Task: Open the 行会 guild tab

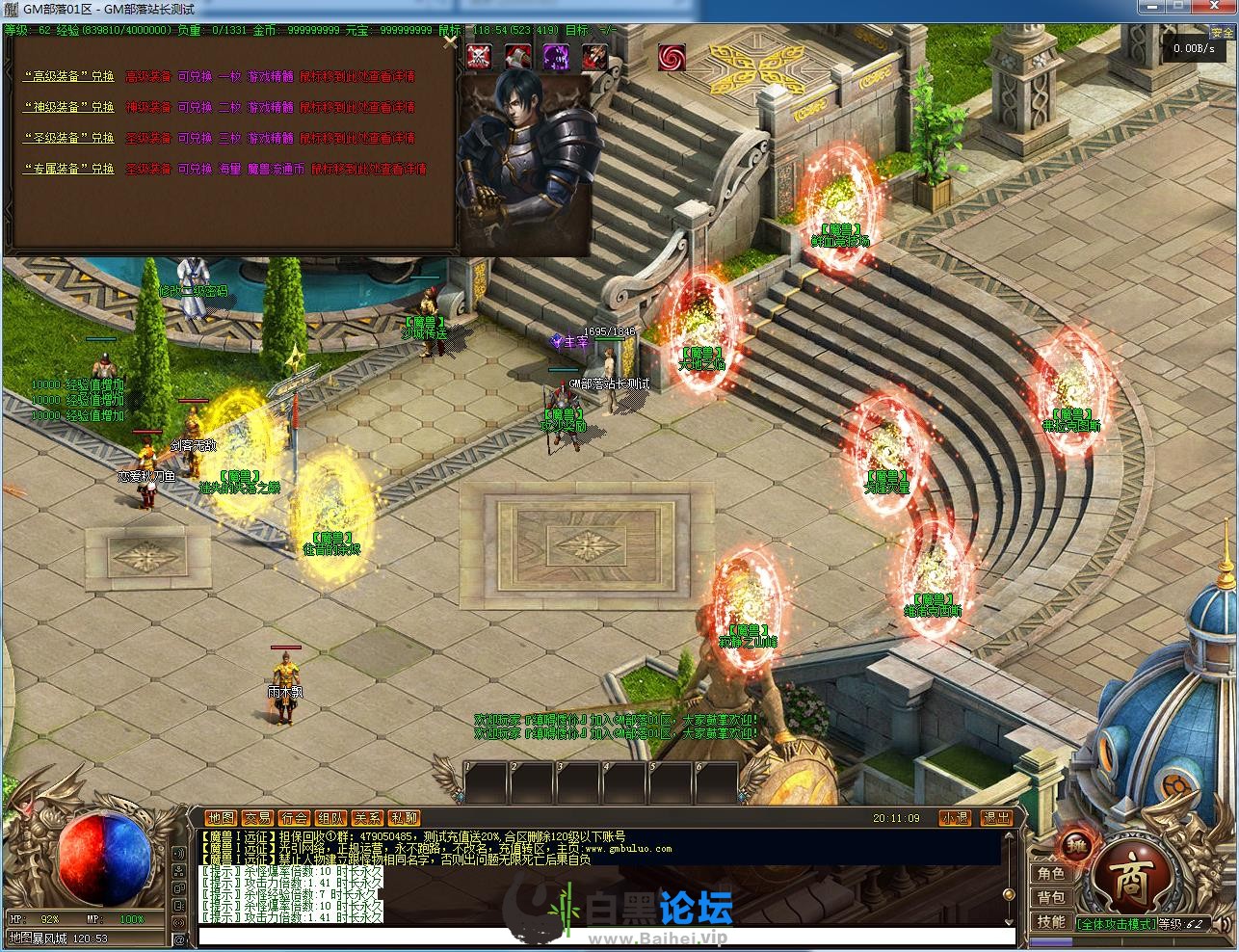Action: (294, 818)
